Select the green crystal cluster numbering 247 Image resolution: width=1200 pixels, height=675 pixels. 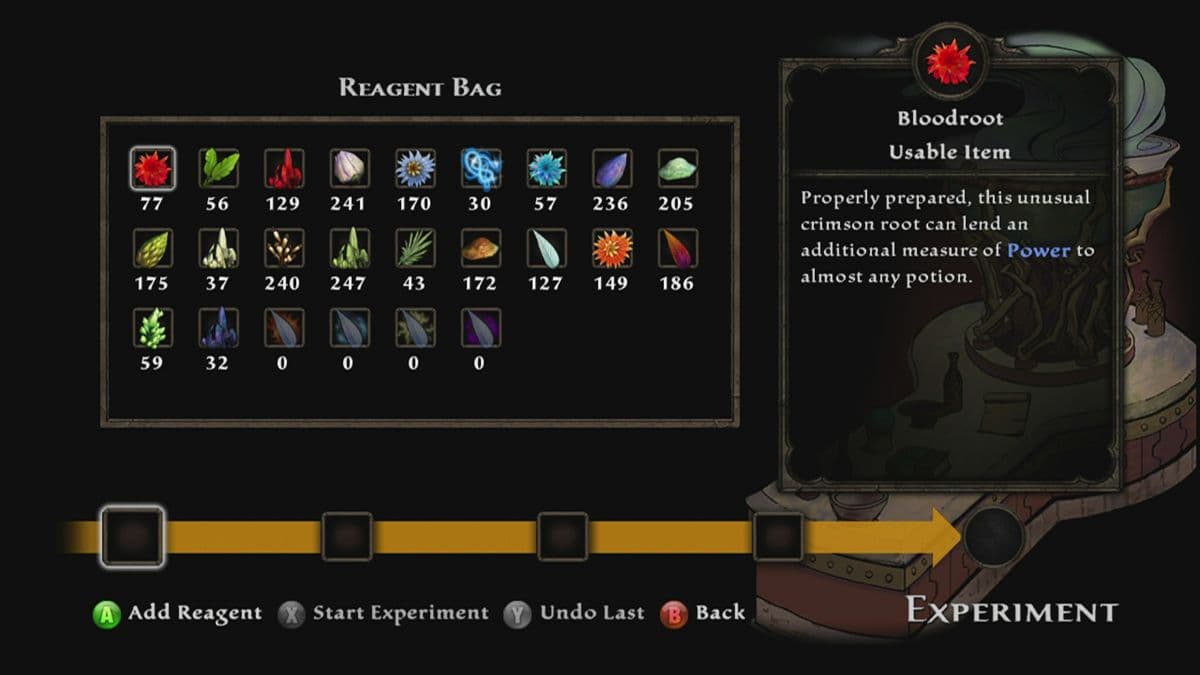tap(349, 248)
